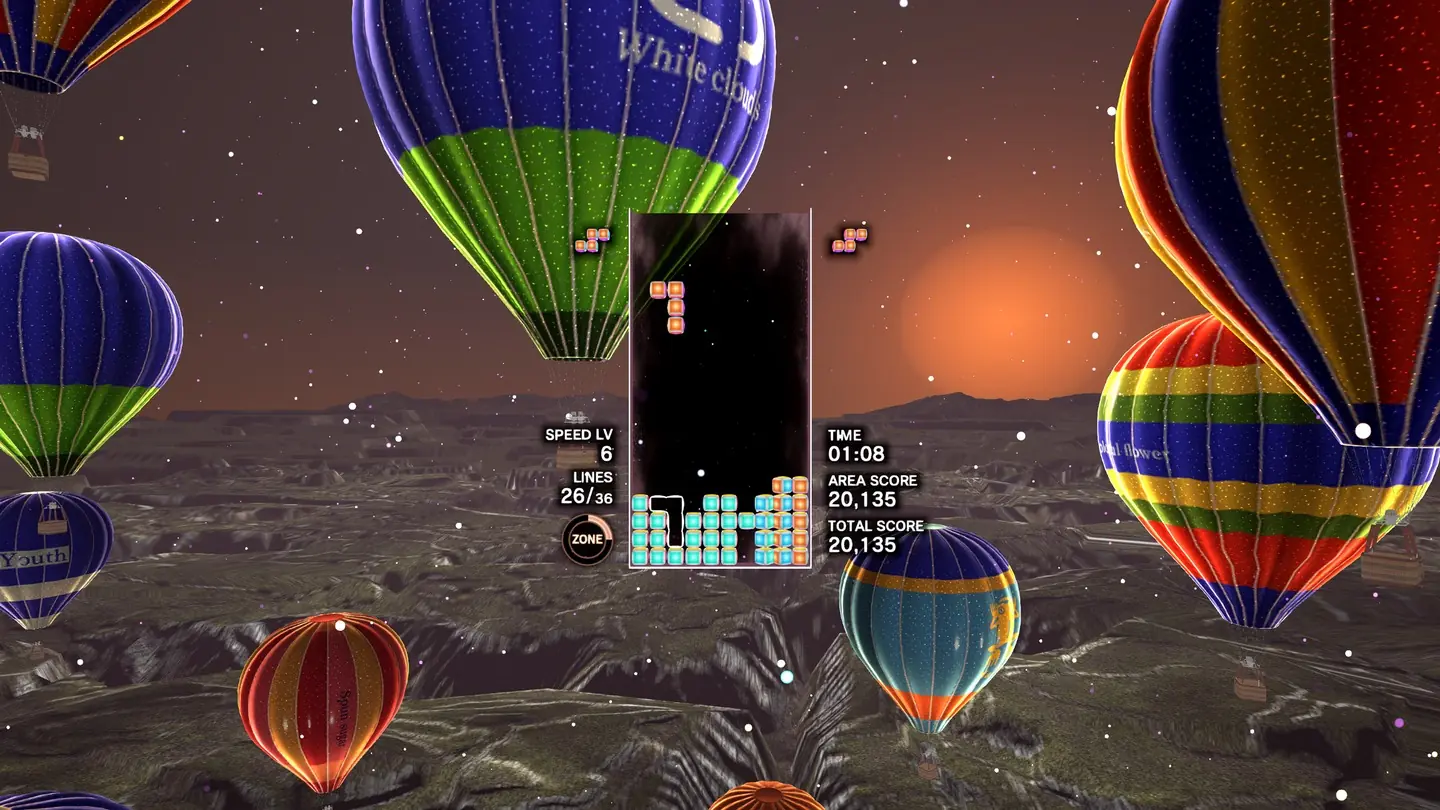1440x810 pixels.
Task: Select the LINES label
Action: coord(592,479)
